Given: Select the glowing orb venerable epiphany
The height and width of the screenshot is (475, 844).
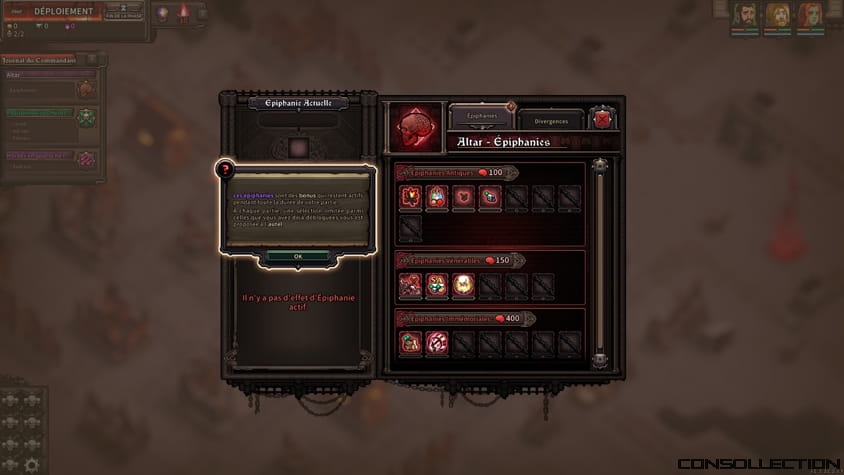Looking at the screenshot, I should click(x=462, y=286).
